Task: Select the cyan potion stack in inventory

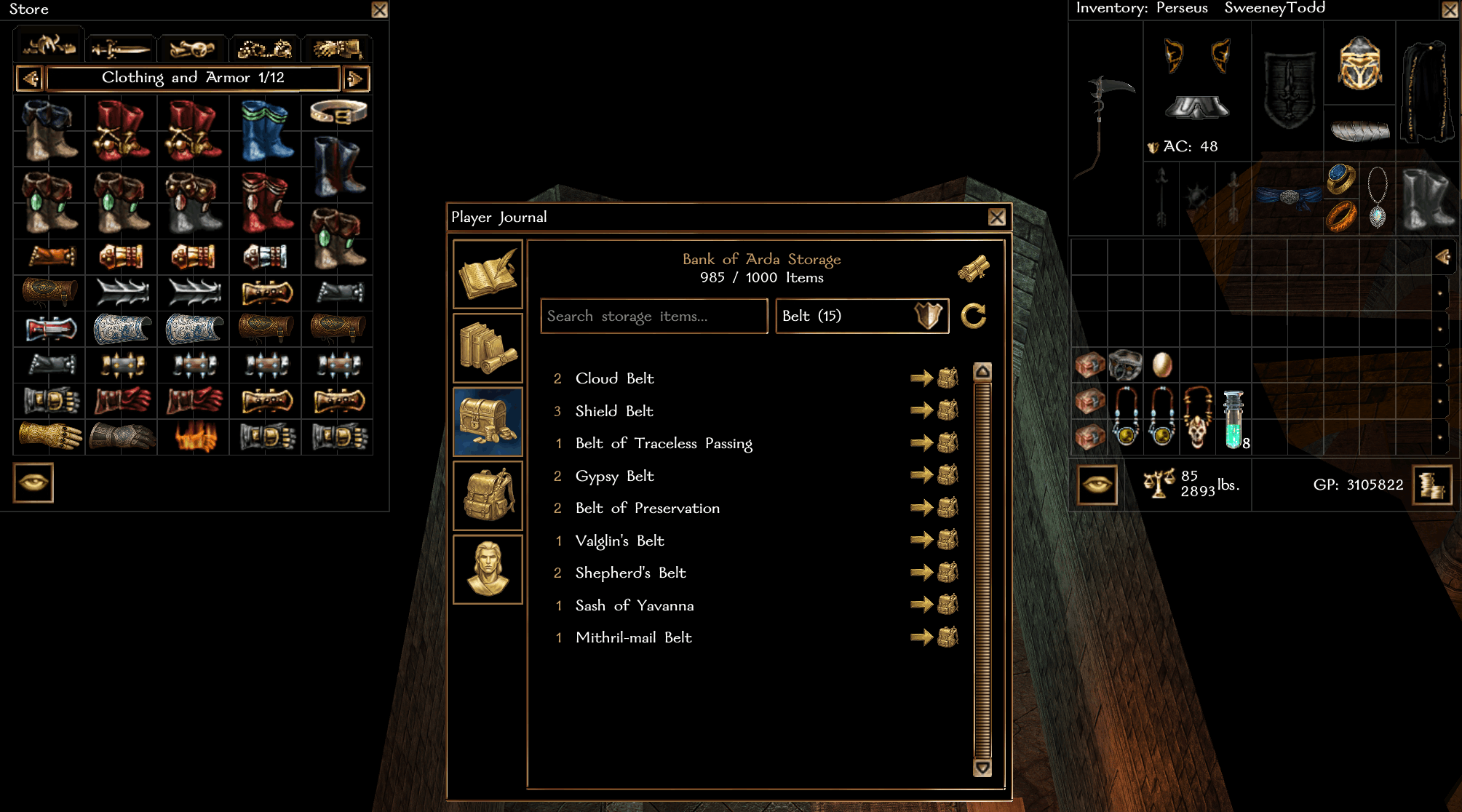Action: point(1233,420)
